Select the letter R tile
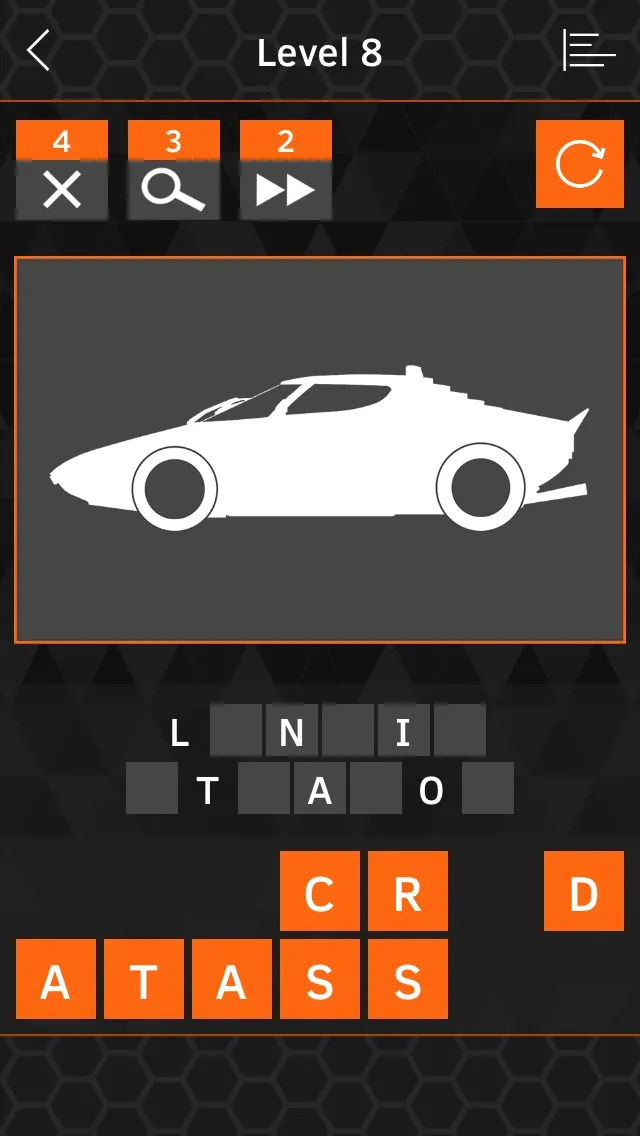 [408, 891]
